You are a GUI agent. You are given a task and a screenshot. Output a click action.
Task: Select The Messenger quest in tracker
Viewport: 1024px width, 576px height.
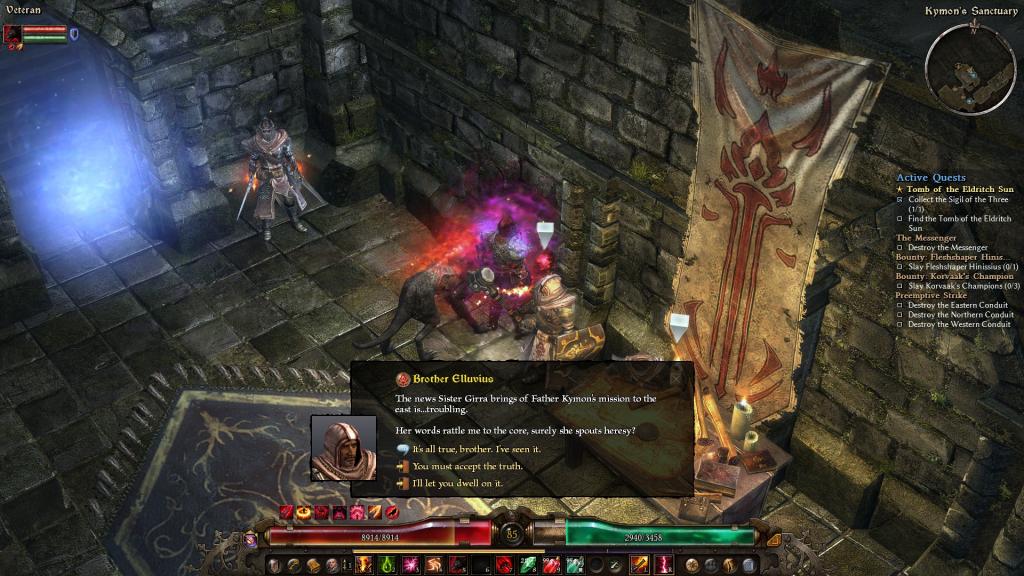[x=926, y=238]
